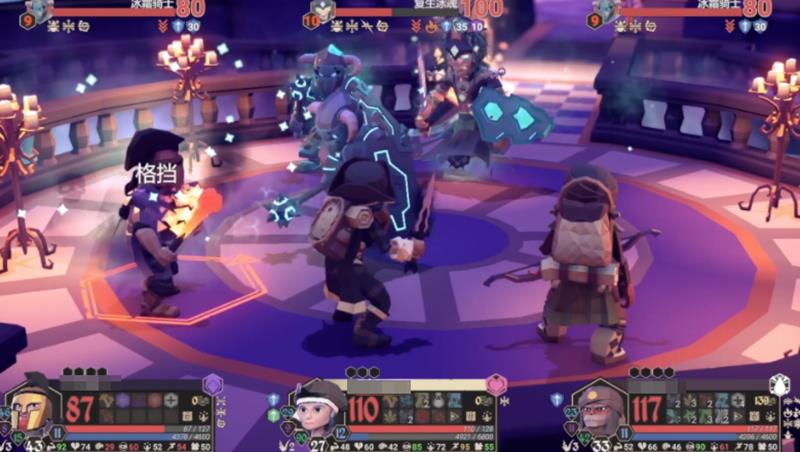Open the third hero's inventory item slots
The height and width of the screenshot is (452, 800).
[x=713, y=408]
